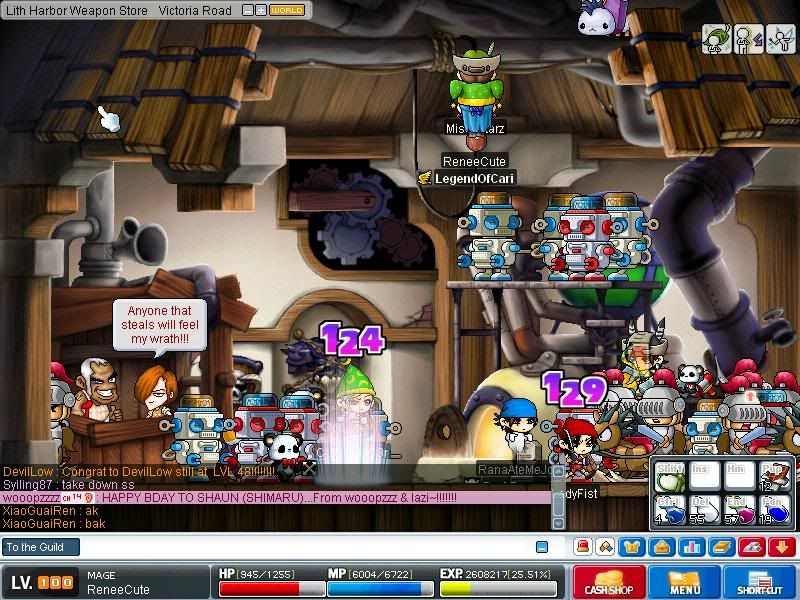This screenshot has height=600, width=800.
Task: Use the Pdn quickslot blue potion
Action: pyautogui.click(x=775, y=511)
